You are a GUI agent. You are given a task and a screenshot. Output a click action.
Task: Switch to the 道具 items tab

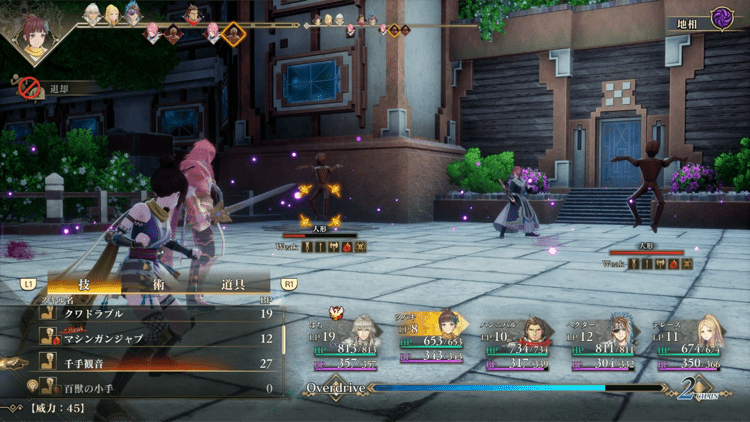click(x=233, y=285)
